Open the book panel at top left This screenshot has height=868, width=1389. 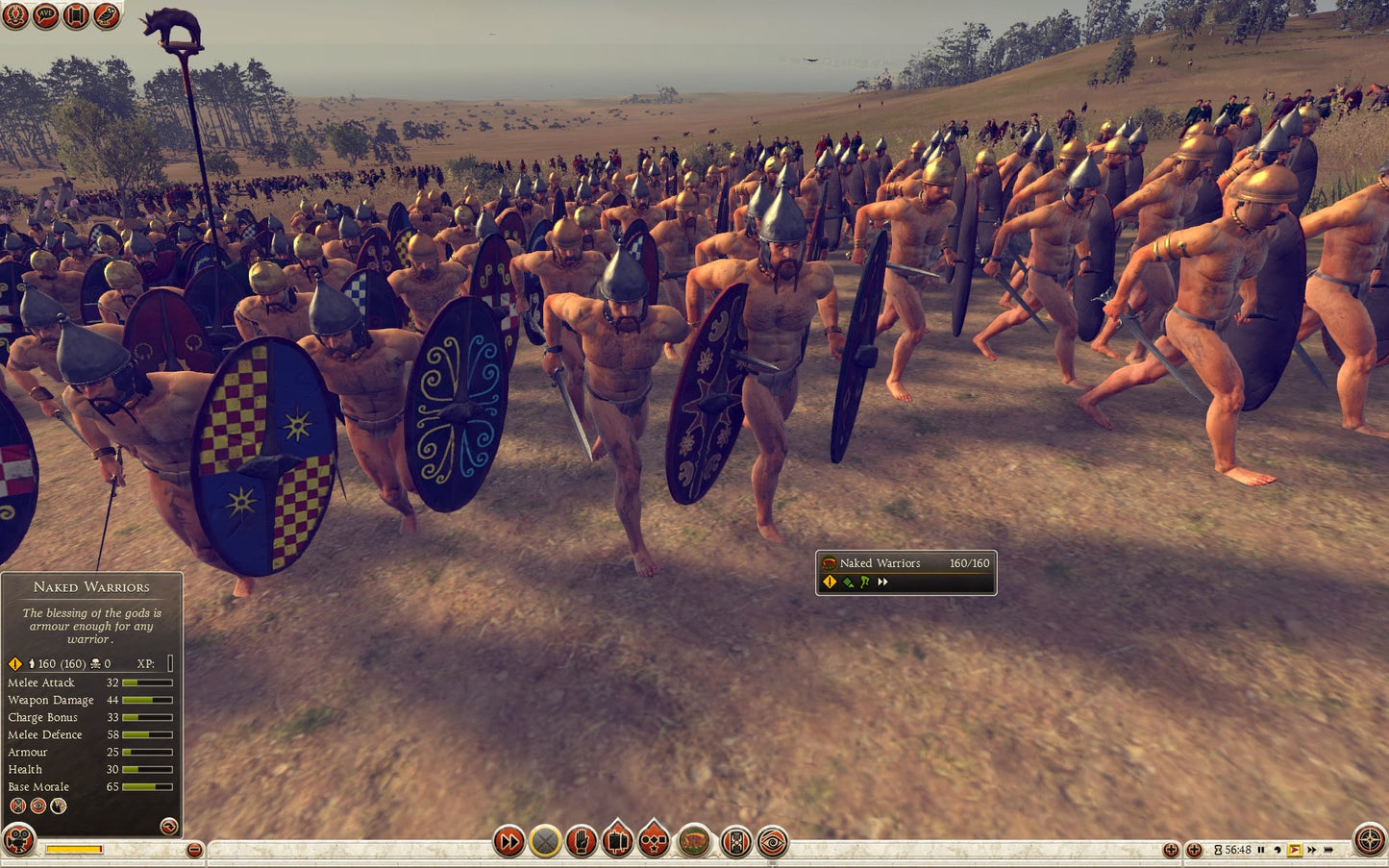(74, 15)
